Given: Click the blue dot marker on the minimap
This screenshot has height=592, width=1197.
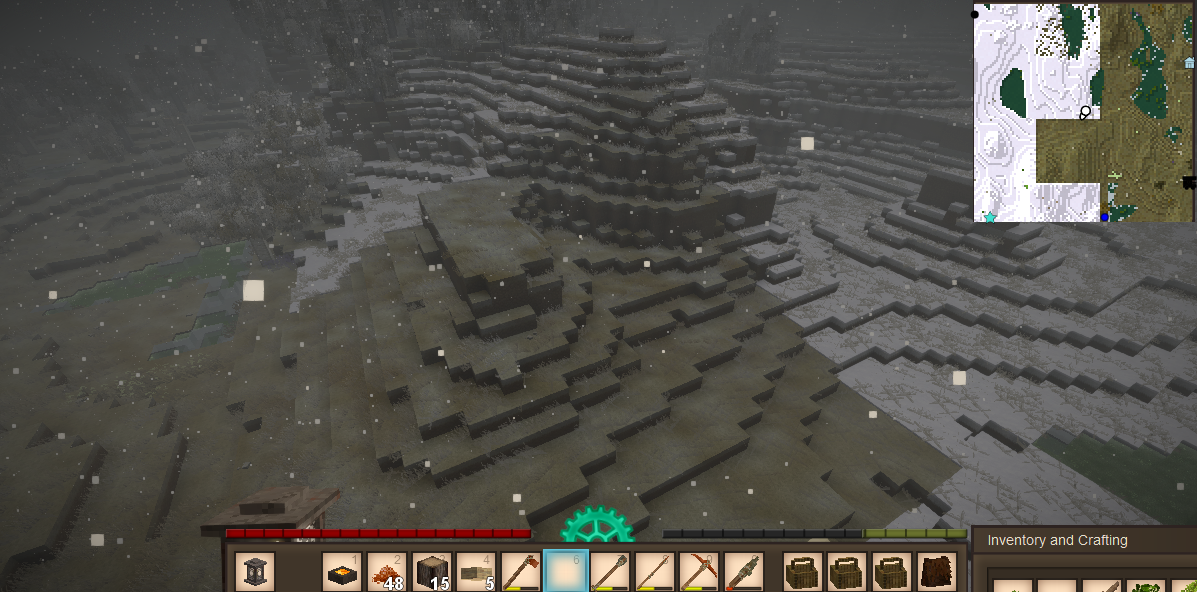Looking at the screenshot, I should tap(1105, 217).
